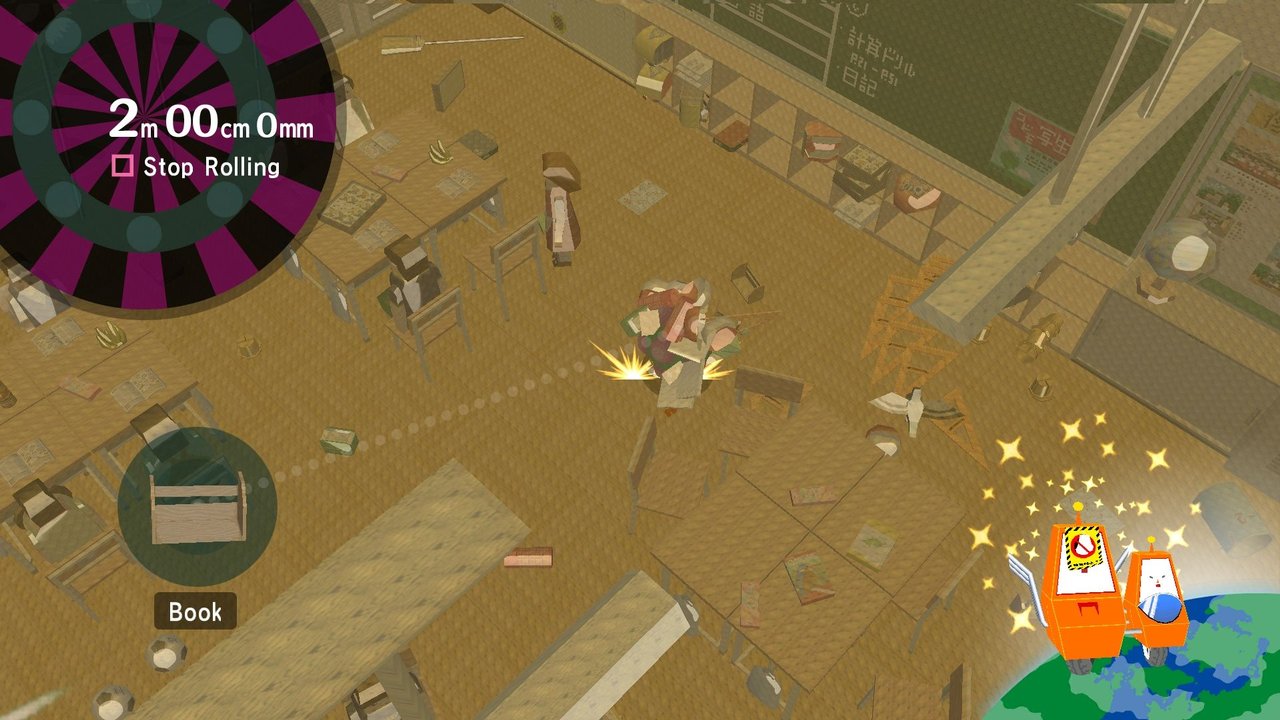The image size is (1280, 720).
Task: Click the collision spark burst near the katamari
Action: click(x=628, y=363)
